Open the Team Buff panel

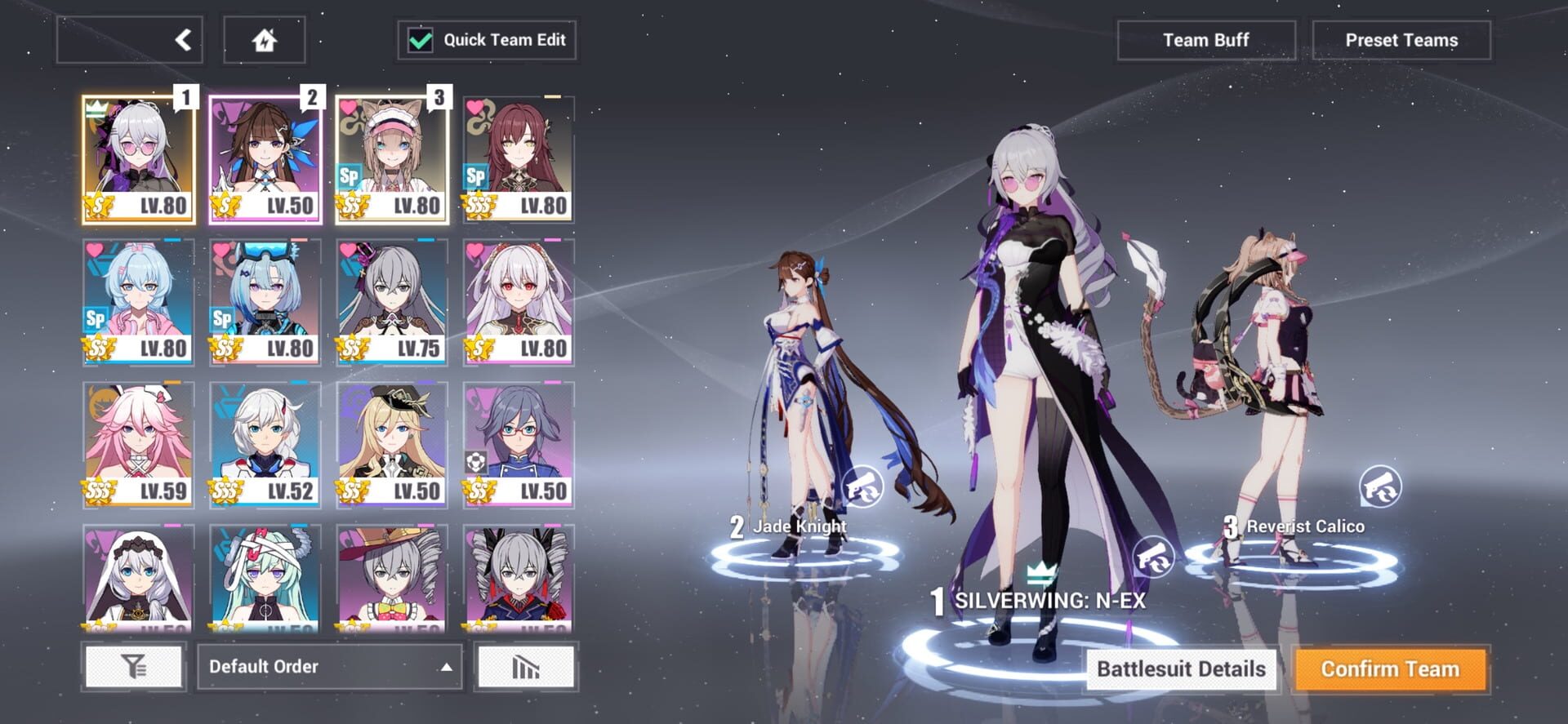coord(1206,39)
